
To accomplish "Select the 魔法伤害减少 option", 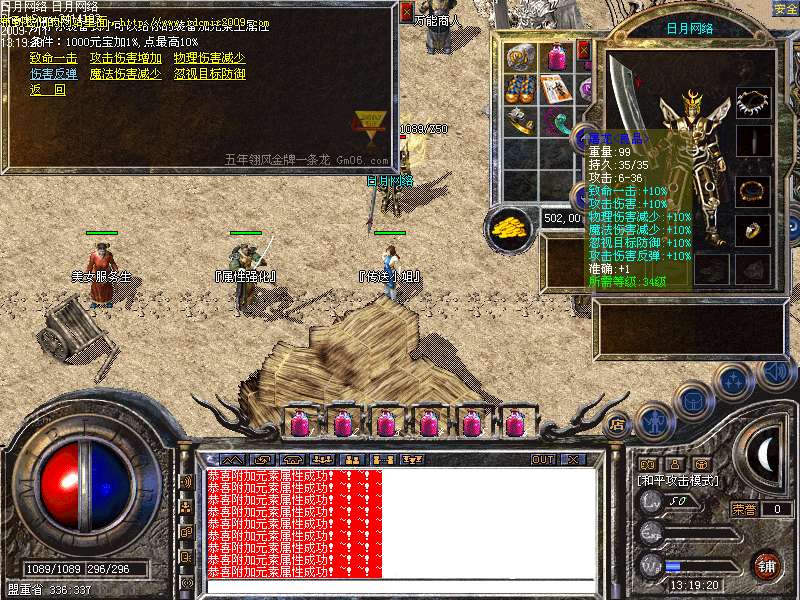I will pyautogui.click(x=124, y=74).
